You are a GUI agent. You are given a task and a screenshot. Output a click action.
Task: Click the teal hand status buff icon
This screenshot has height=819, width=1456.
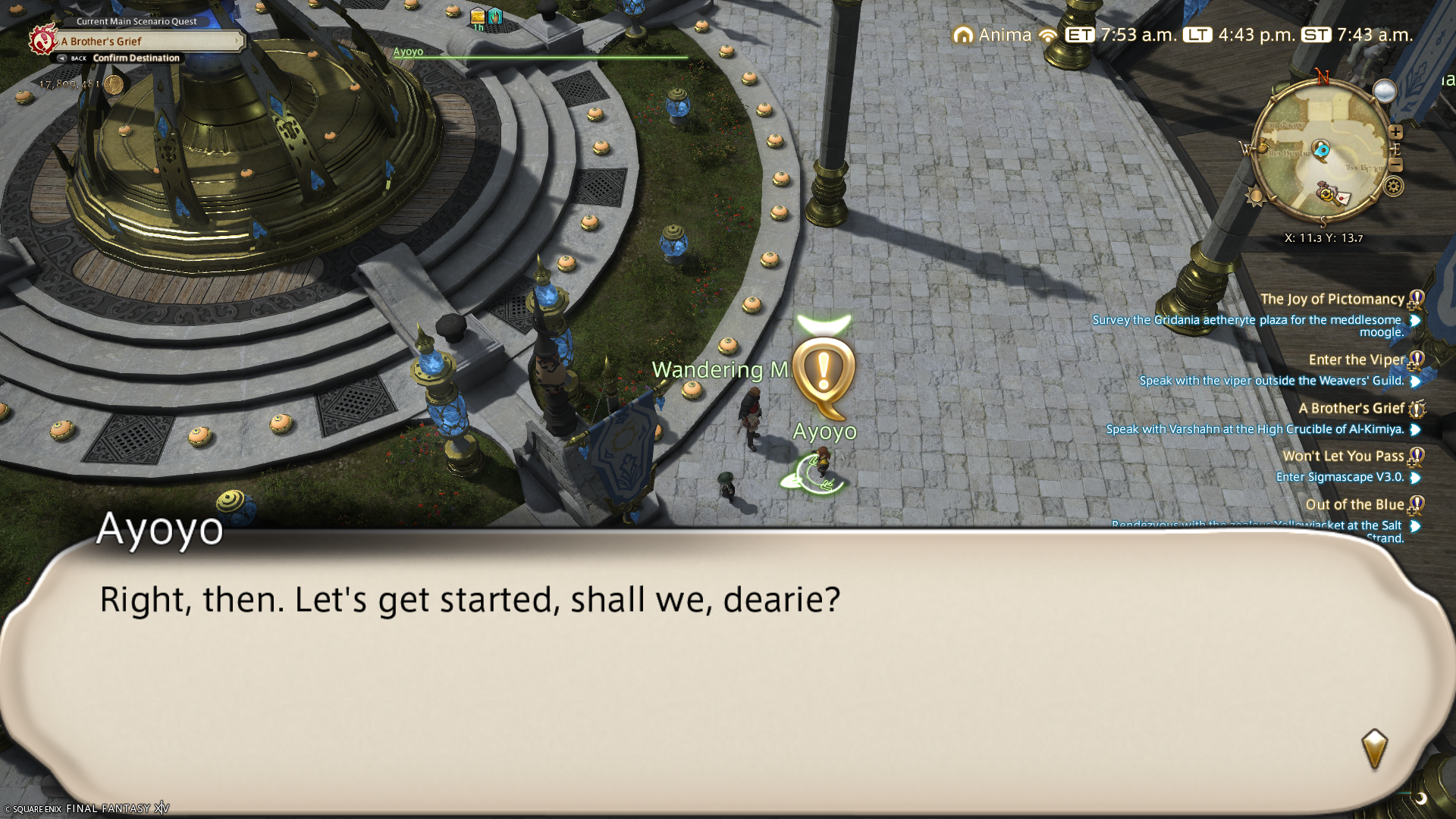click(495, 15)
